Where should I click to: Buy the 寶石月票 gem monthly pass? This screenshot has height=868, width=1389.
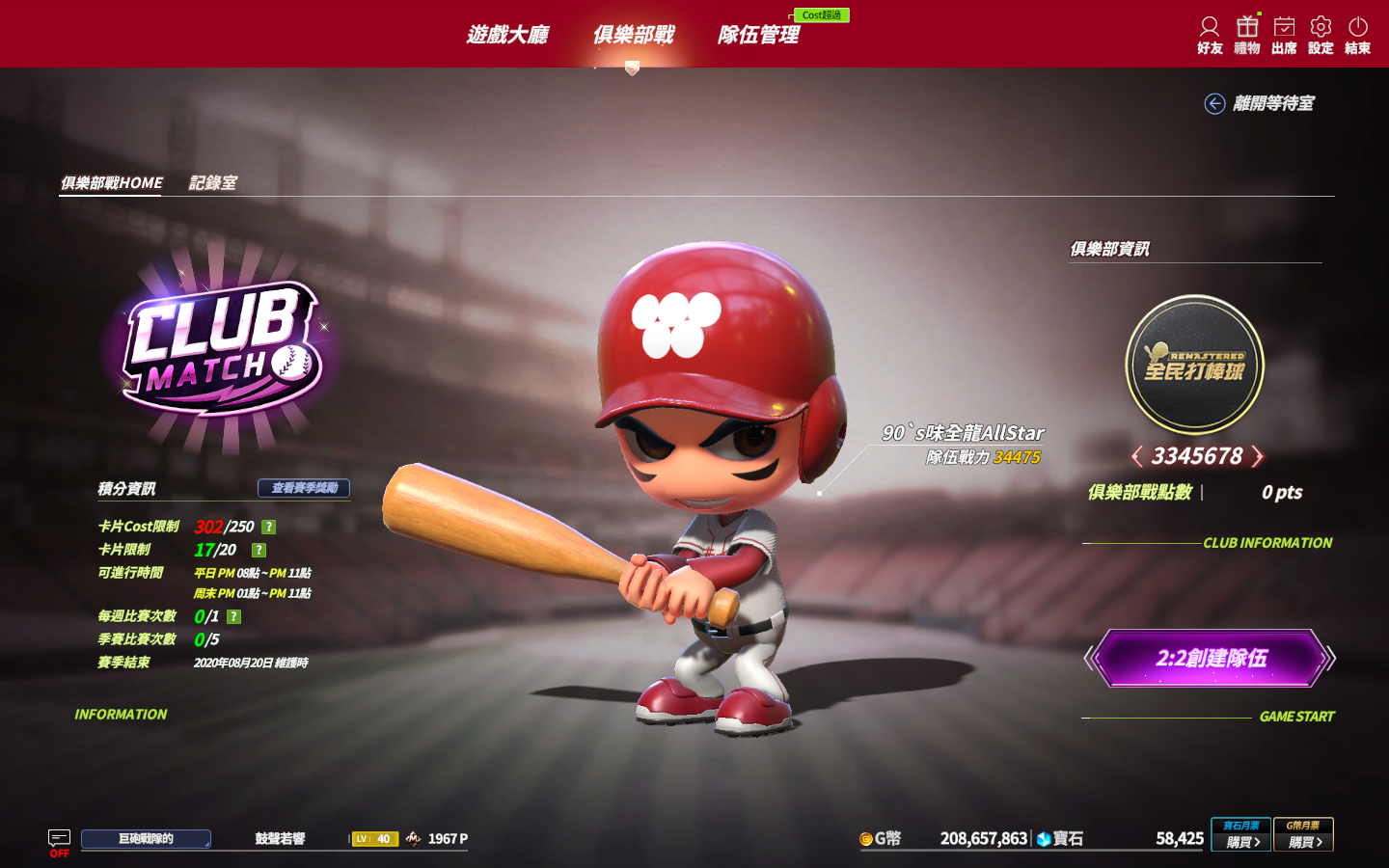point(1241,835)
